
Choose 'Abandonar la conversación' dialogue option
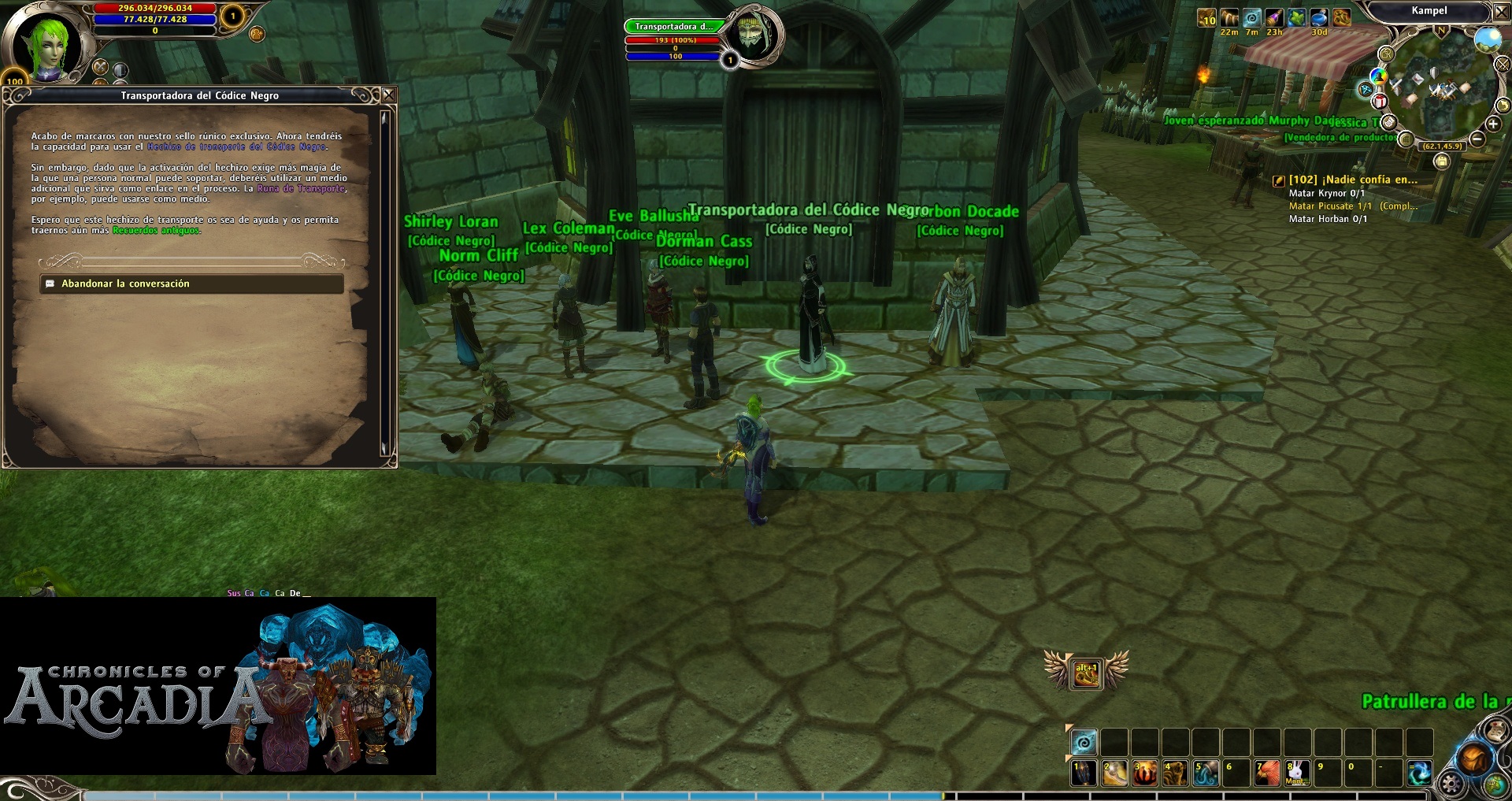[191, 284]
